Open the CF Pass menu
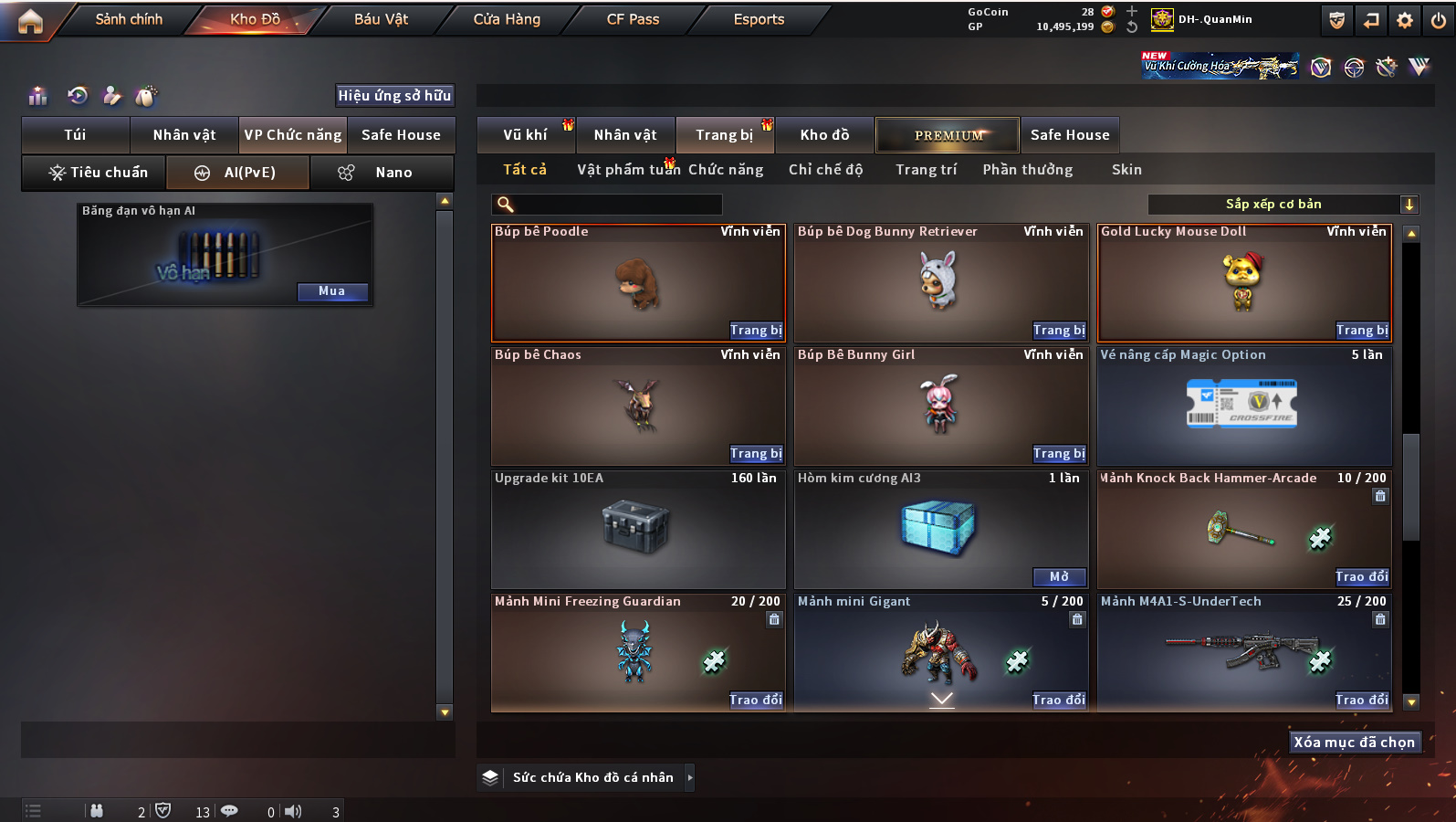This screenshot has height=822, width=1456. coord(633,19)
